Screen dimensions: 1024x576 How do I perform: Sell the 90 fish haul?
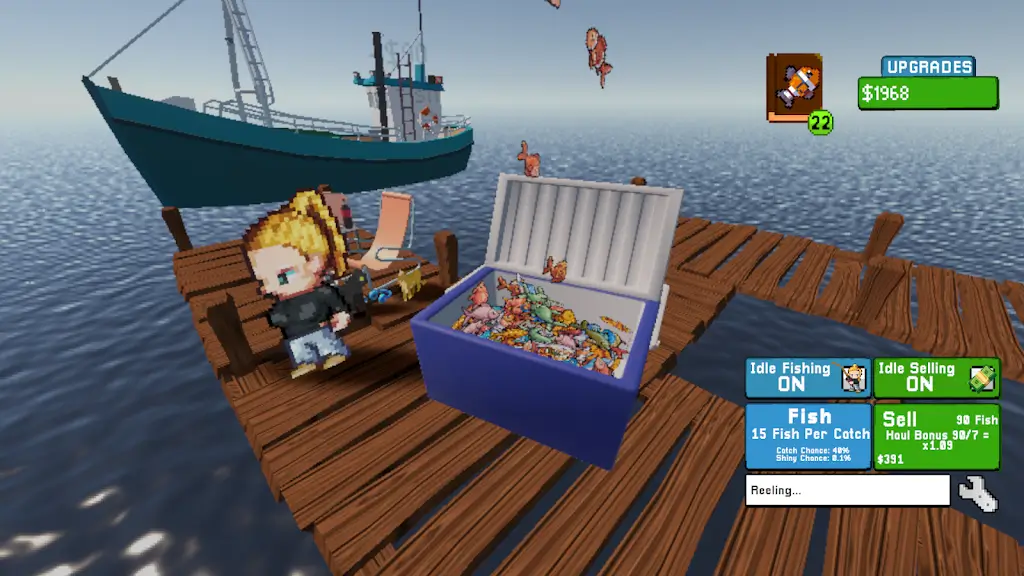coord(936,435)
